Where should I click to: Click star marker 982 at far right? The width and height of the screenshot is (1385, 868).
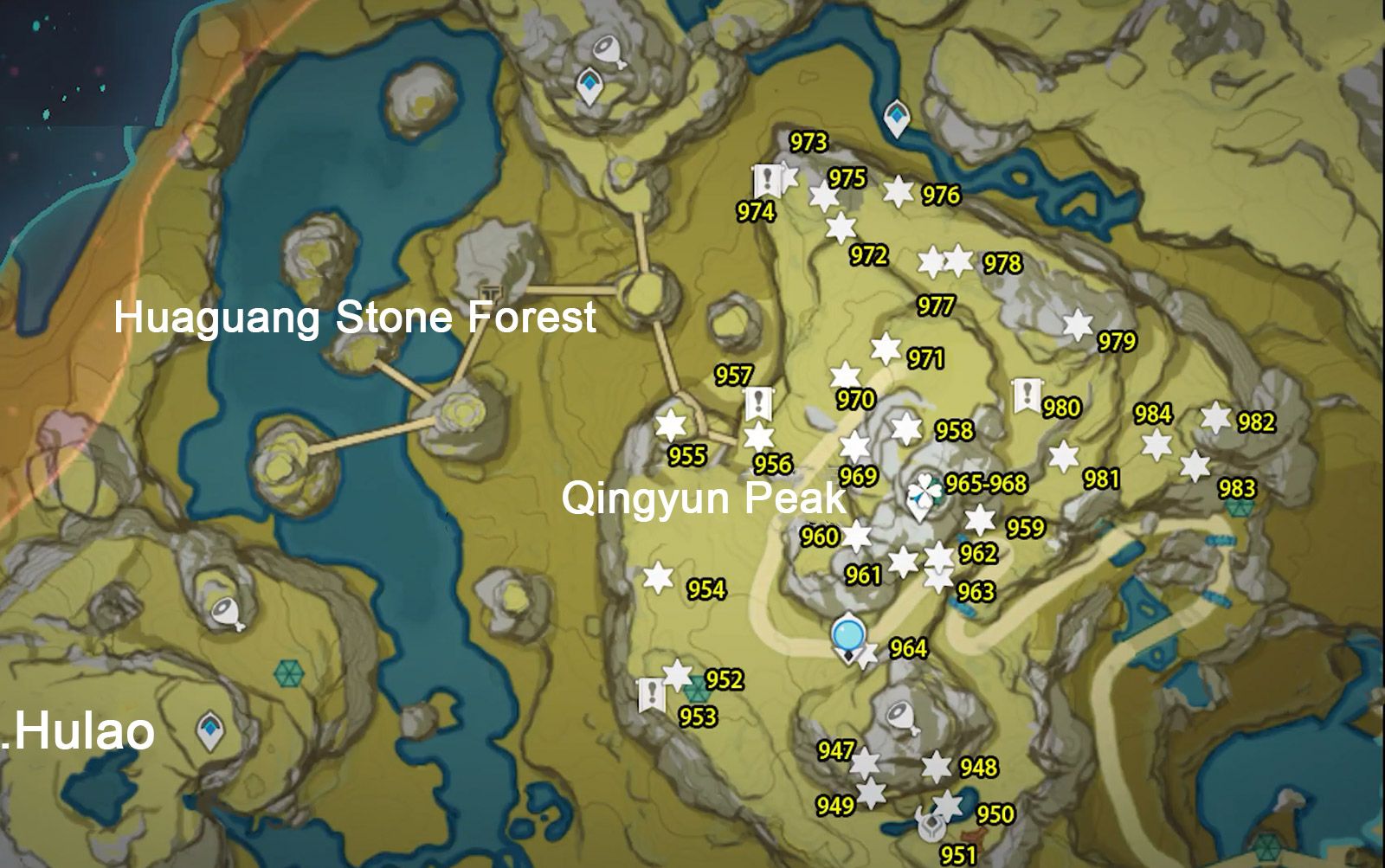coord(1217,417)
